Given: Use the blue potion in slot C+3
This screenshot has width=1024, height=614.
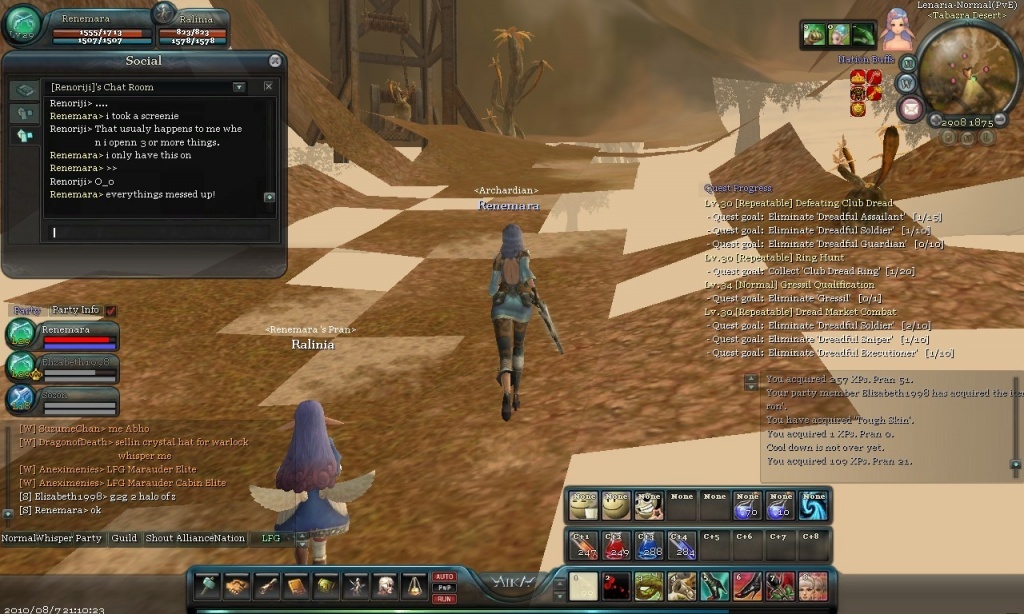Looking at the screenshot, I should [x=650, y=545].
